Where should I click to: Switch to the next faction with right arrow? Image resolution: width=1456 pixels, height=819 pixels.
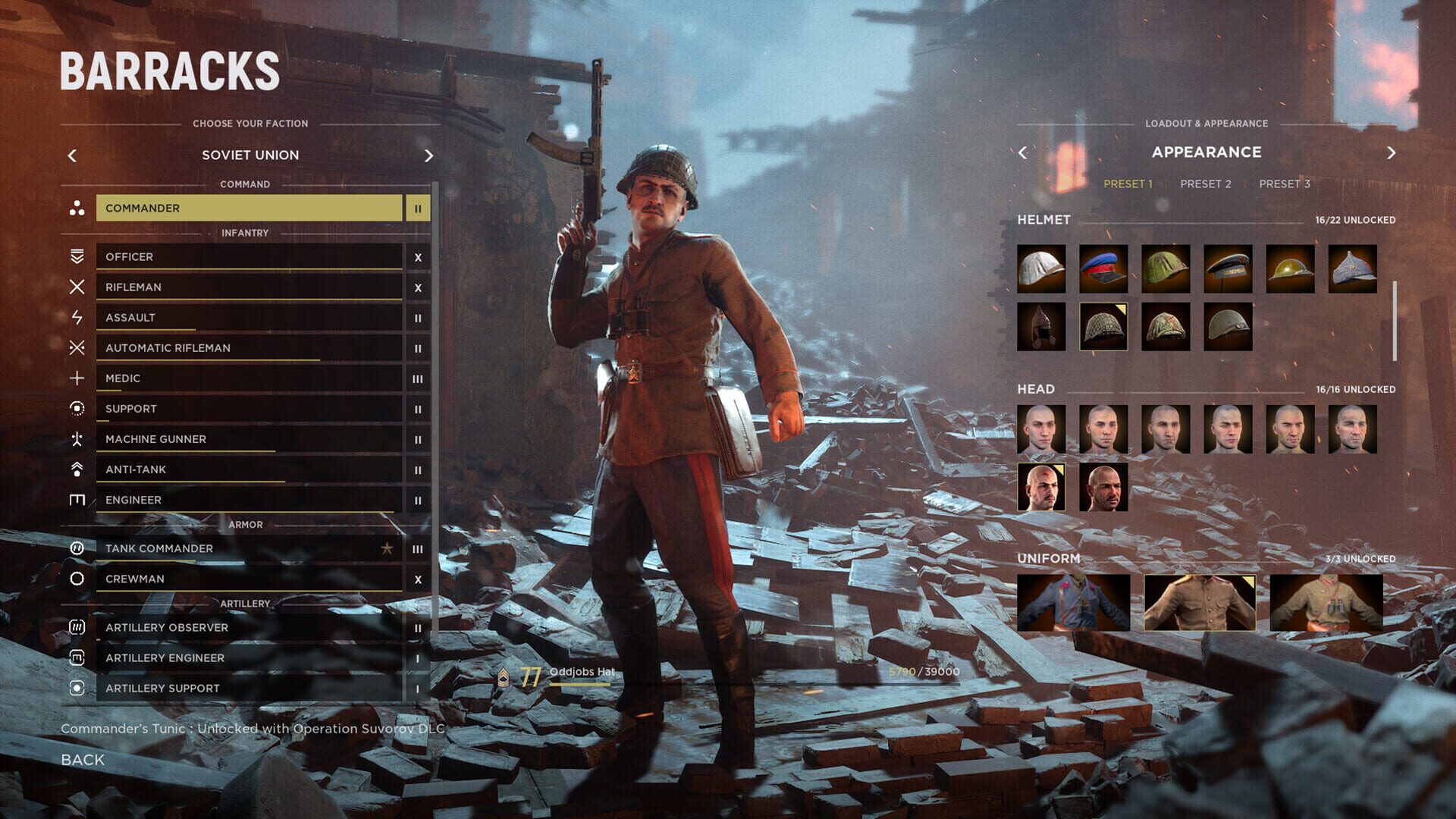click(429, 155)
